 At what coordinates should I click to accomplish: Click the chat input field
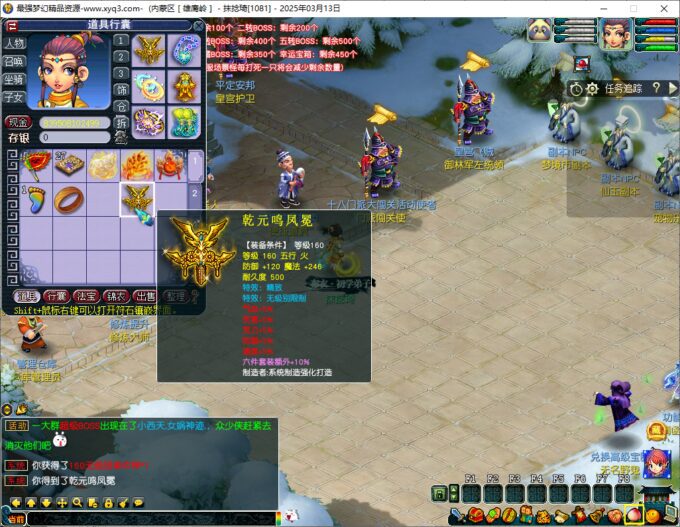click(x=150, y=518)
